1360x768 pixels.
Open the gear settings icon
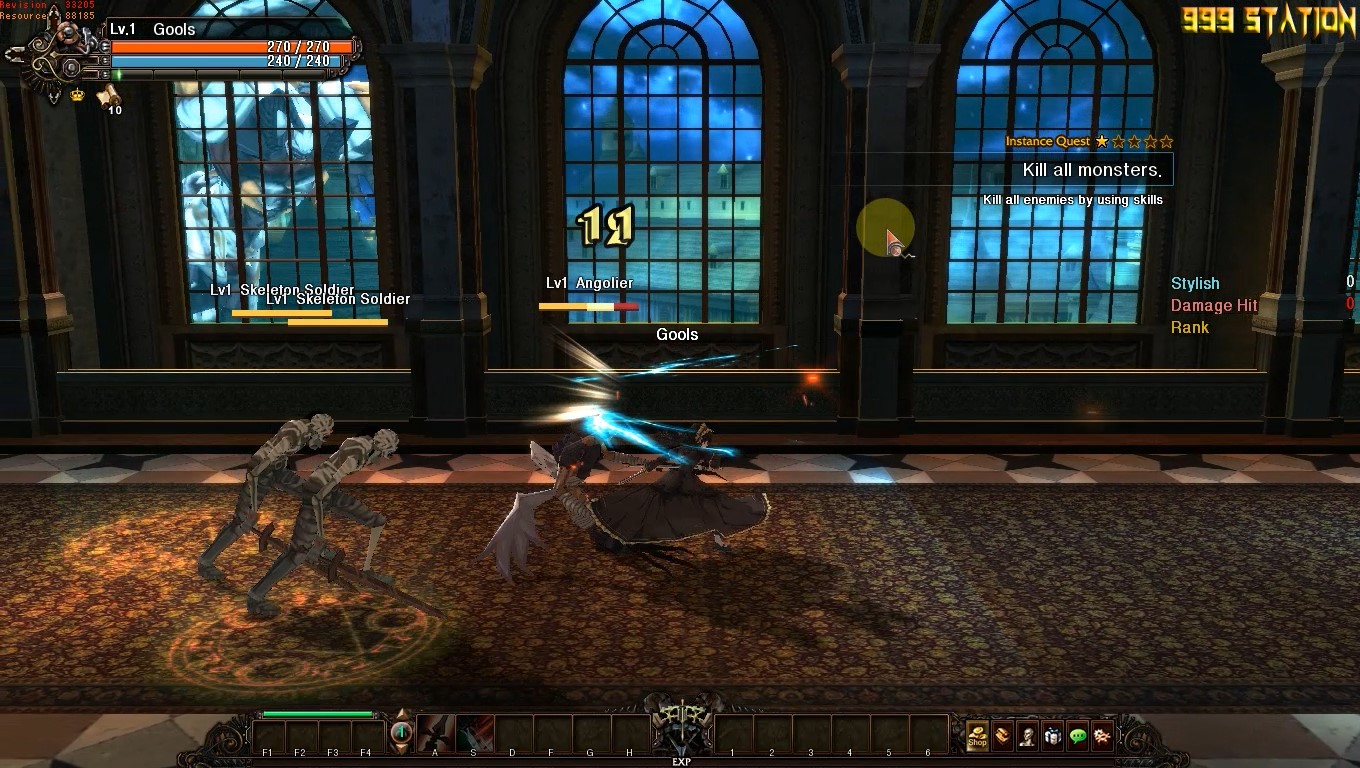[x=1102, y=737]
